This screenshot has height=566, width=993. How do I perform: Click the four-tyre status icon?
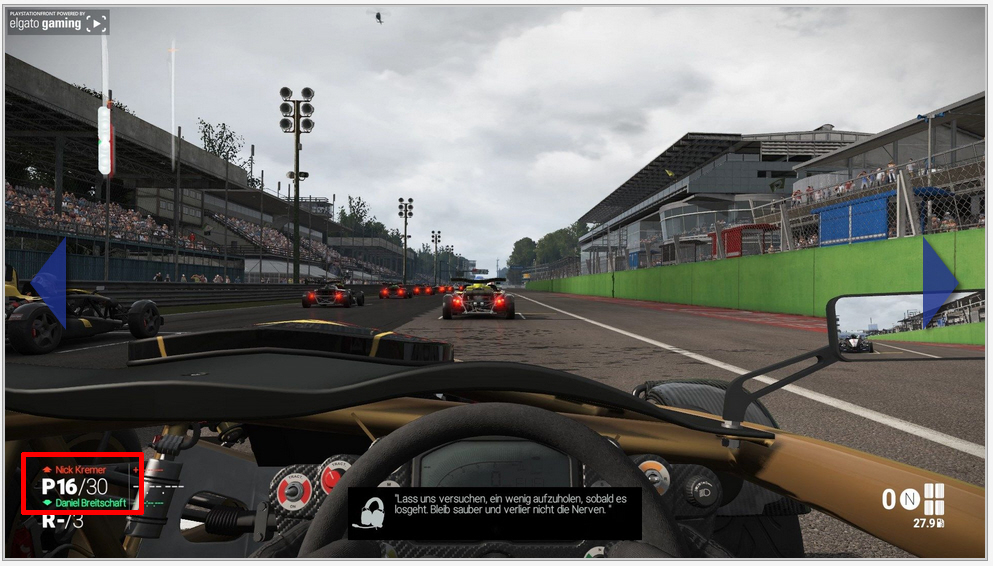934,498
